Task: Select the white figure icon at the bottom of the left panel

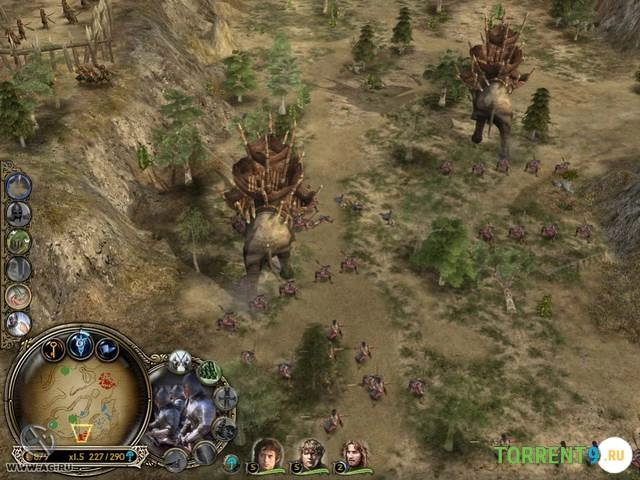Action: [18, 323]
